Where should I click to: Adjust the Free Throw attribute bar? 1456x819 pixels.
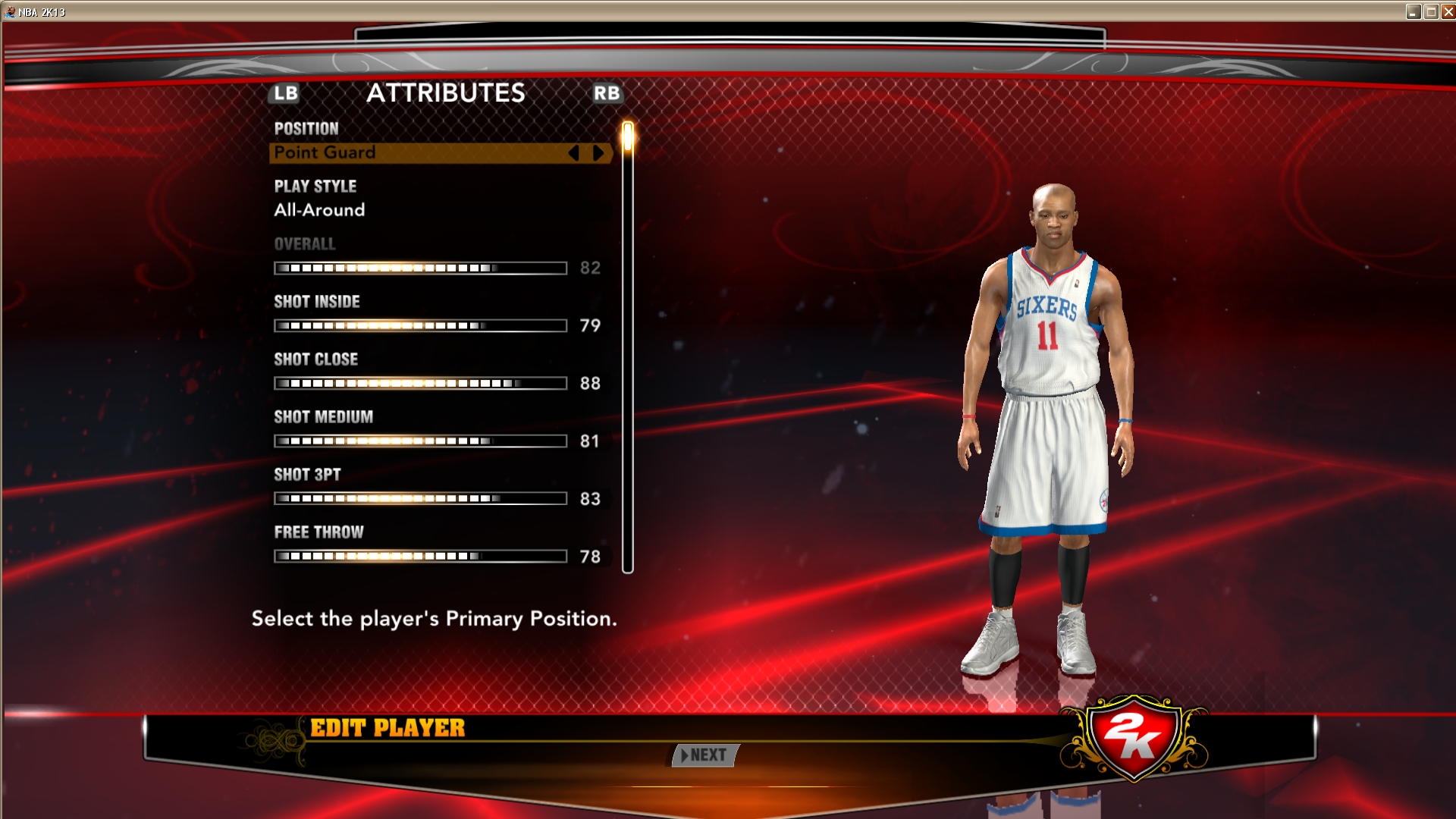tap(420, 557)
